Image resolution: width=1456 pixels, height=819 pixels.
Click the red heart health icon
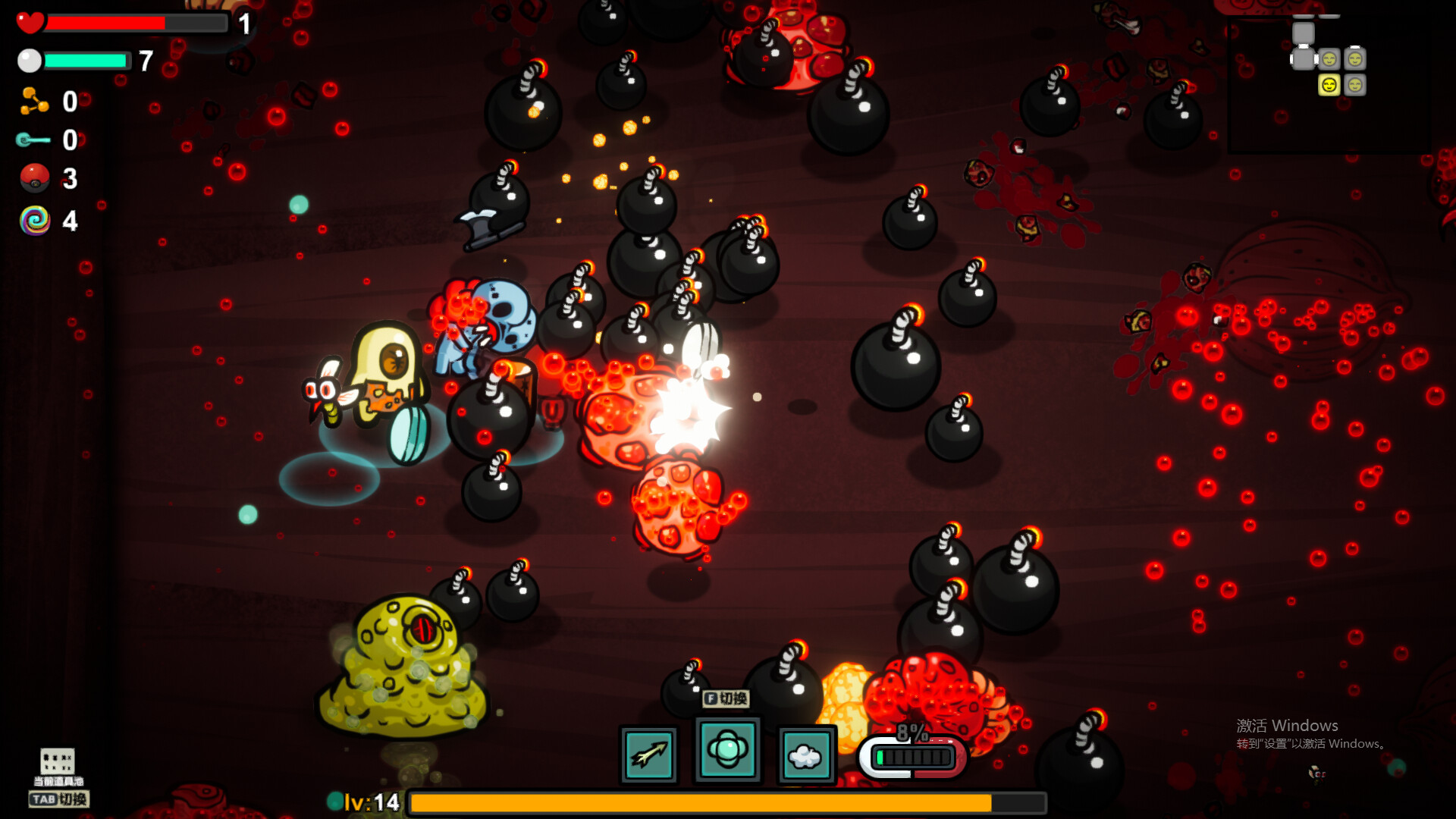(x=30, y=22)
